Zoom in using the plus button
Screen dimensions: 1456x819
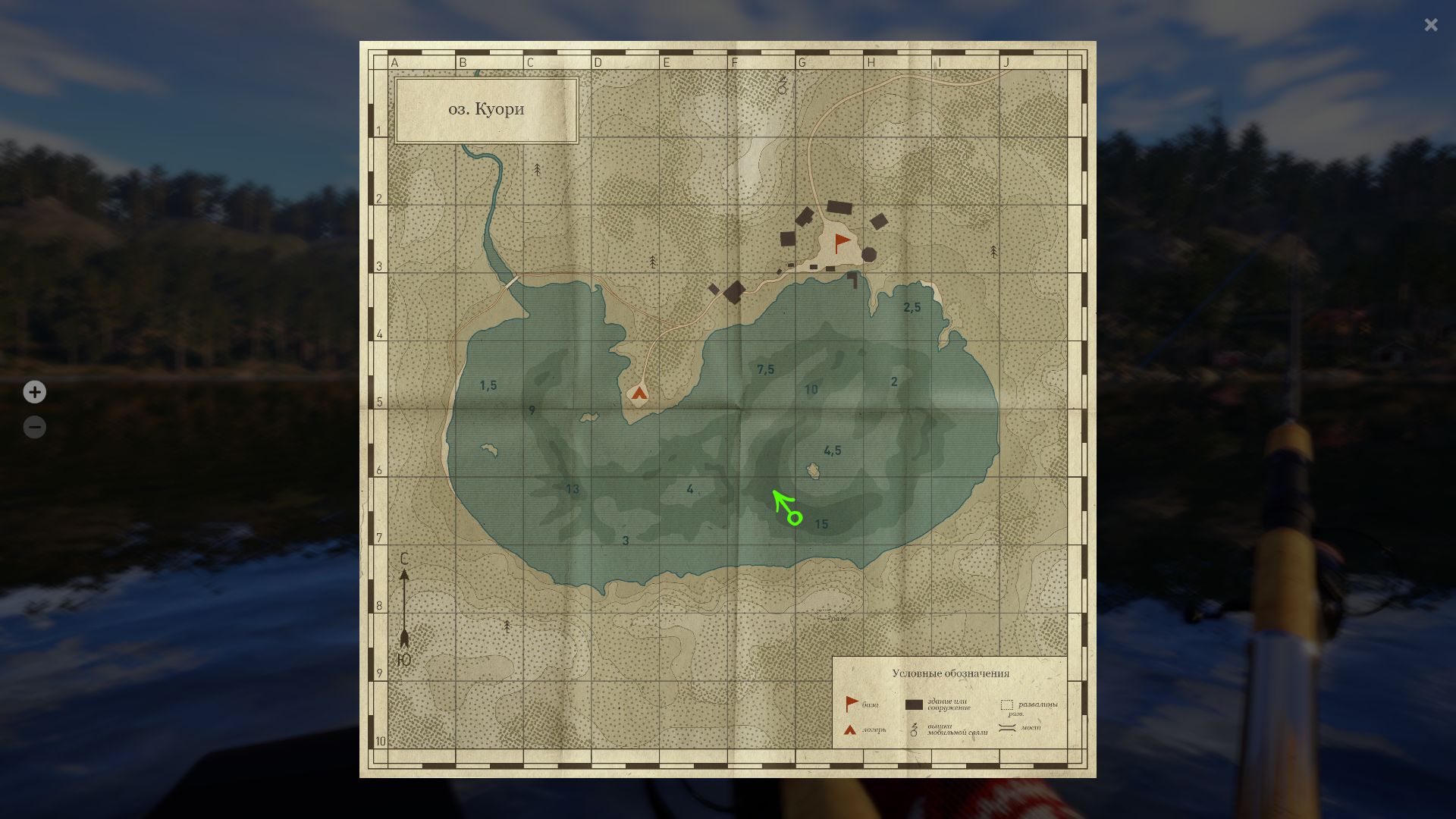35,392
